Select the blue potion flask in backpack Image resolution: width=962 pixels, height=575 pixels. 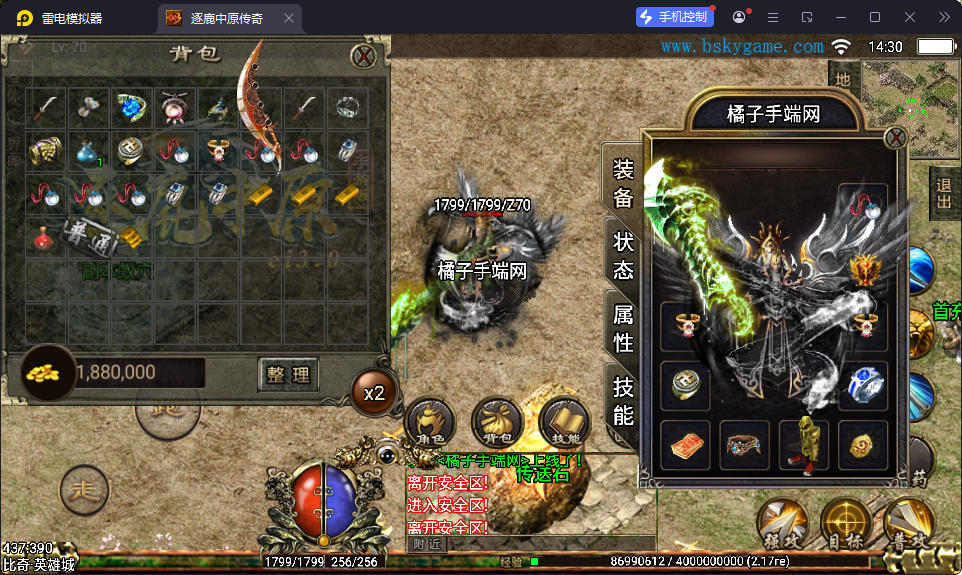pos(88,151)
